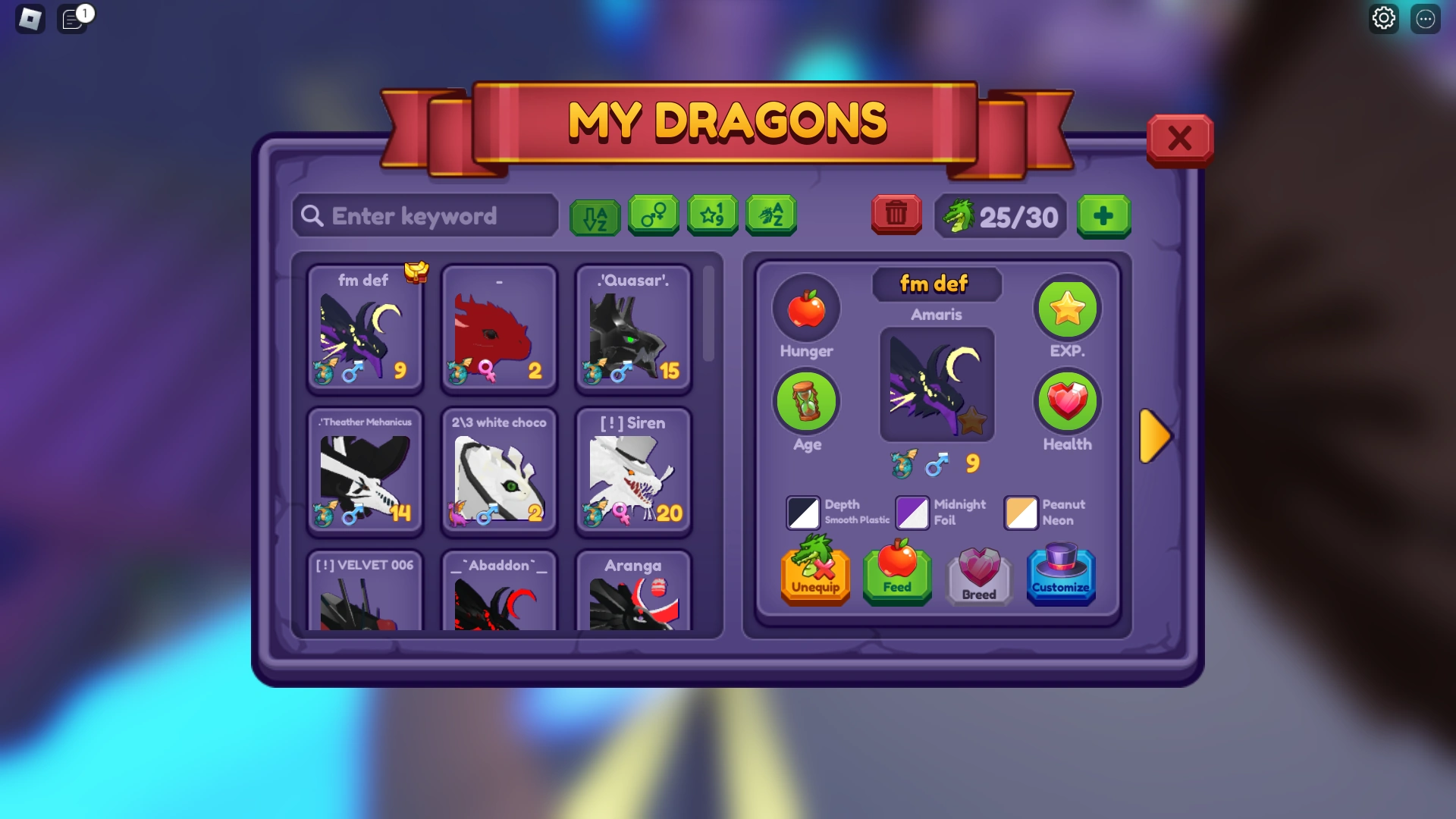The width and height of the screenshot is (1456, 819).
Task: Select the Midnight Foil color swatch
Action: pyautogui.click(x=912, y=513)
